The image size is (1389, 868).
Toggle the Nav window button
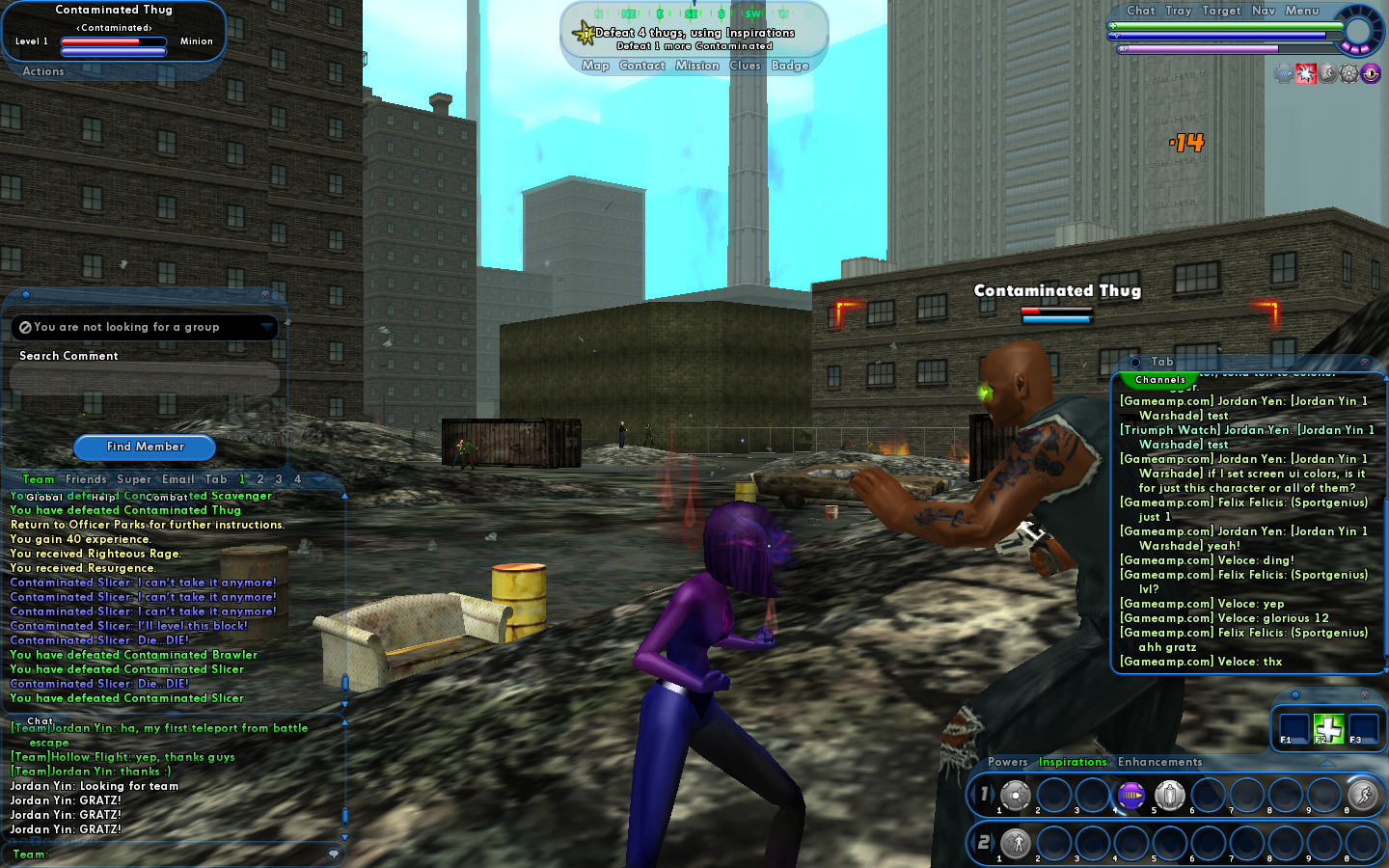pyautogui.click(x=1264, y=11)
